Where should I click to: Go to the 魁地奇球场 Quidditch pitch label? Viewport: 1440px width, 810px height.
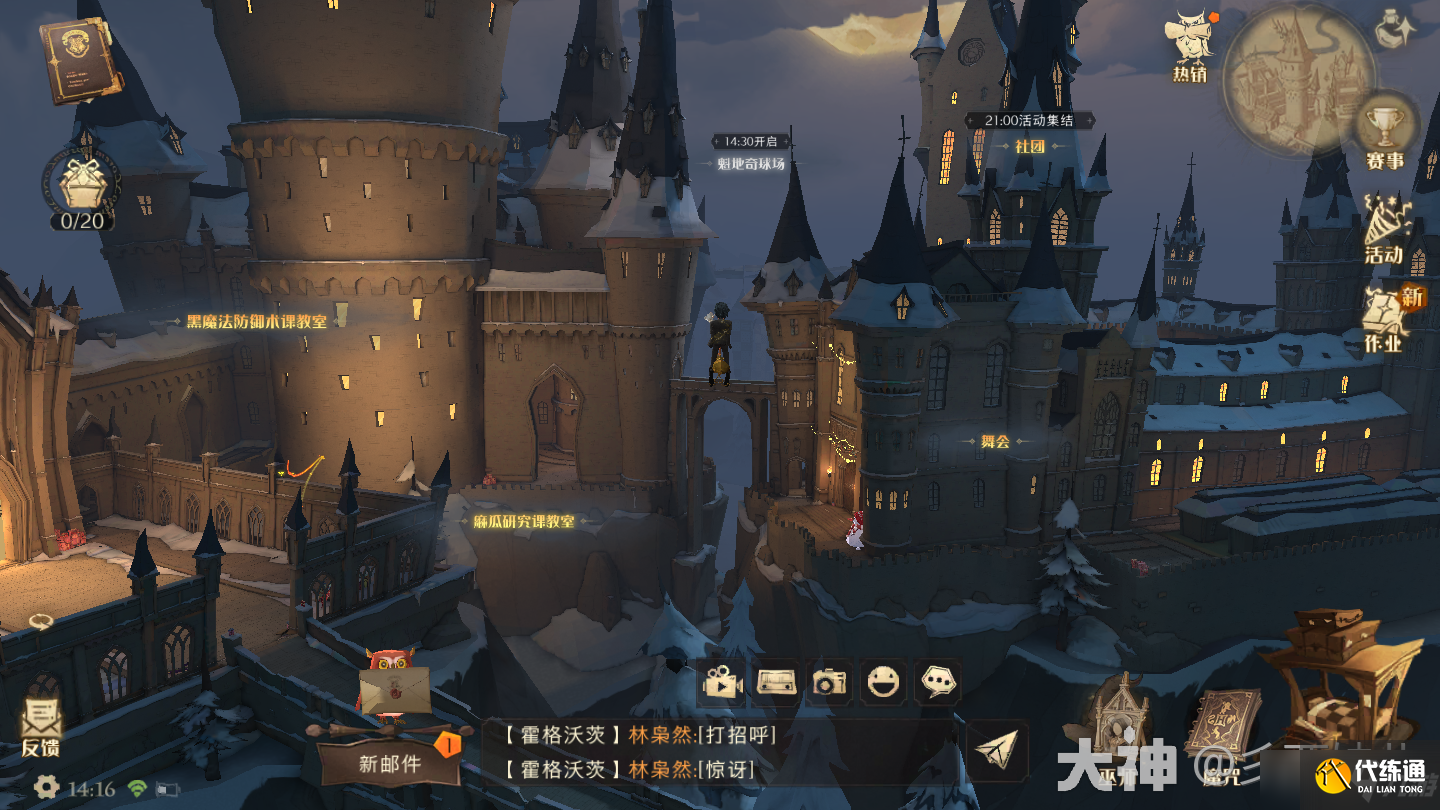point(751,164)
